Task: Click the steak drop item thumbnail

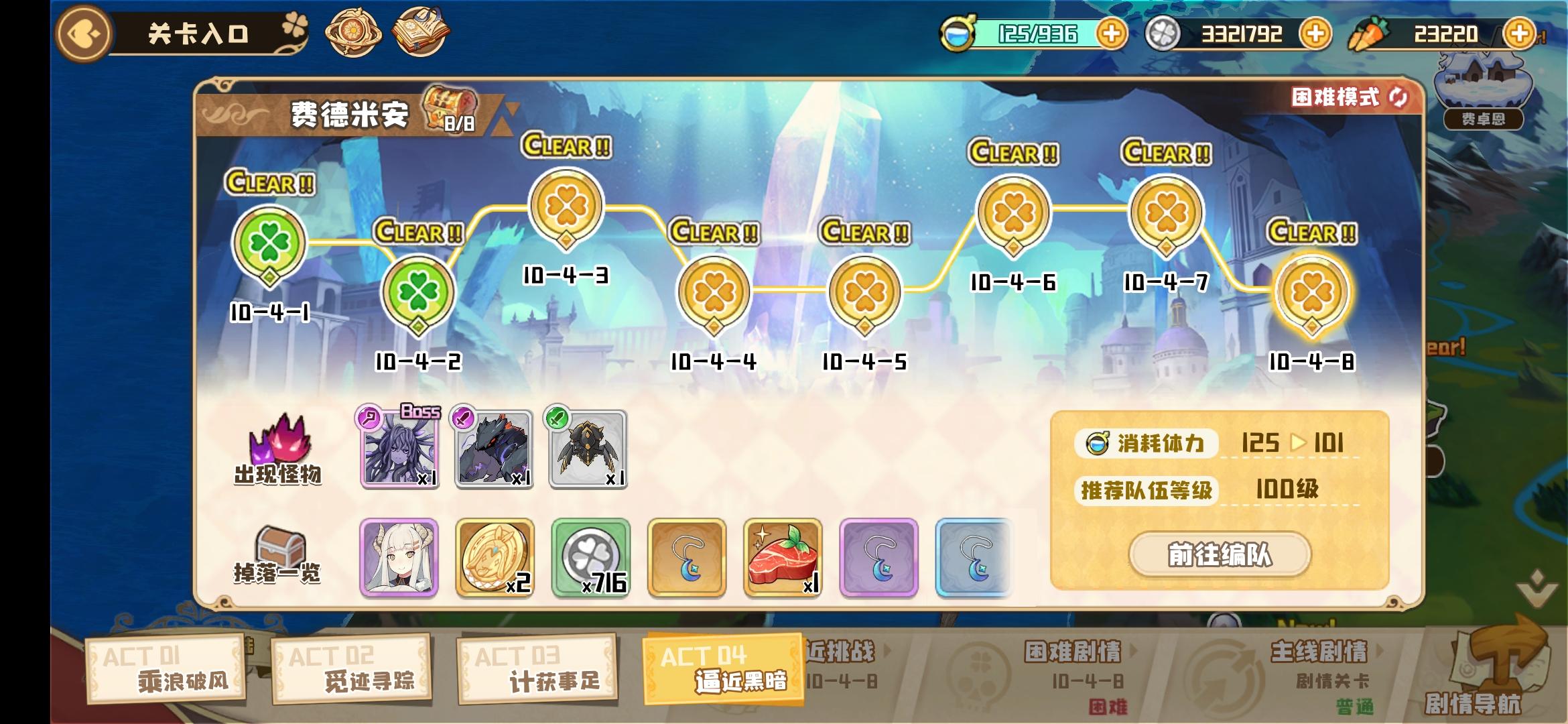Action: 783,558
